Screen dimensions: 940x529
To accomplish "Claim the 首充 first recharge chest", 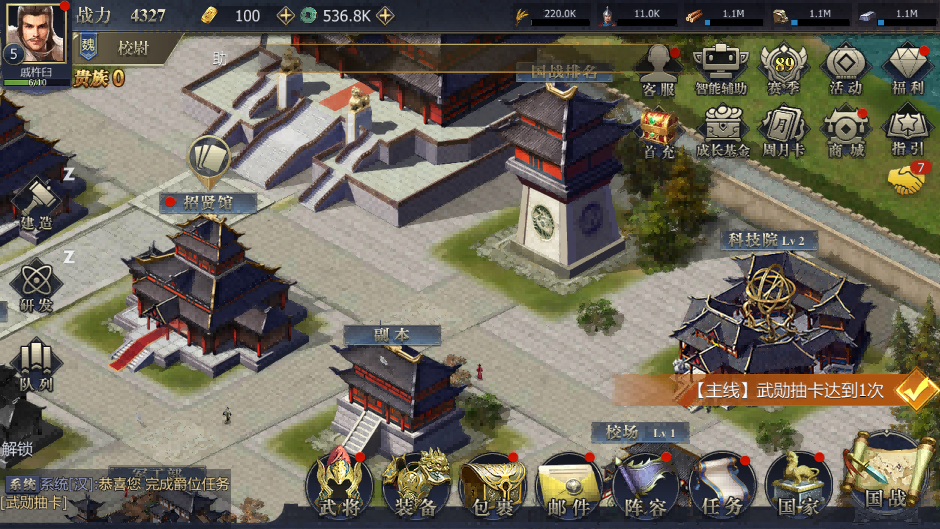I will (658, 132).
